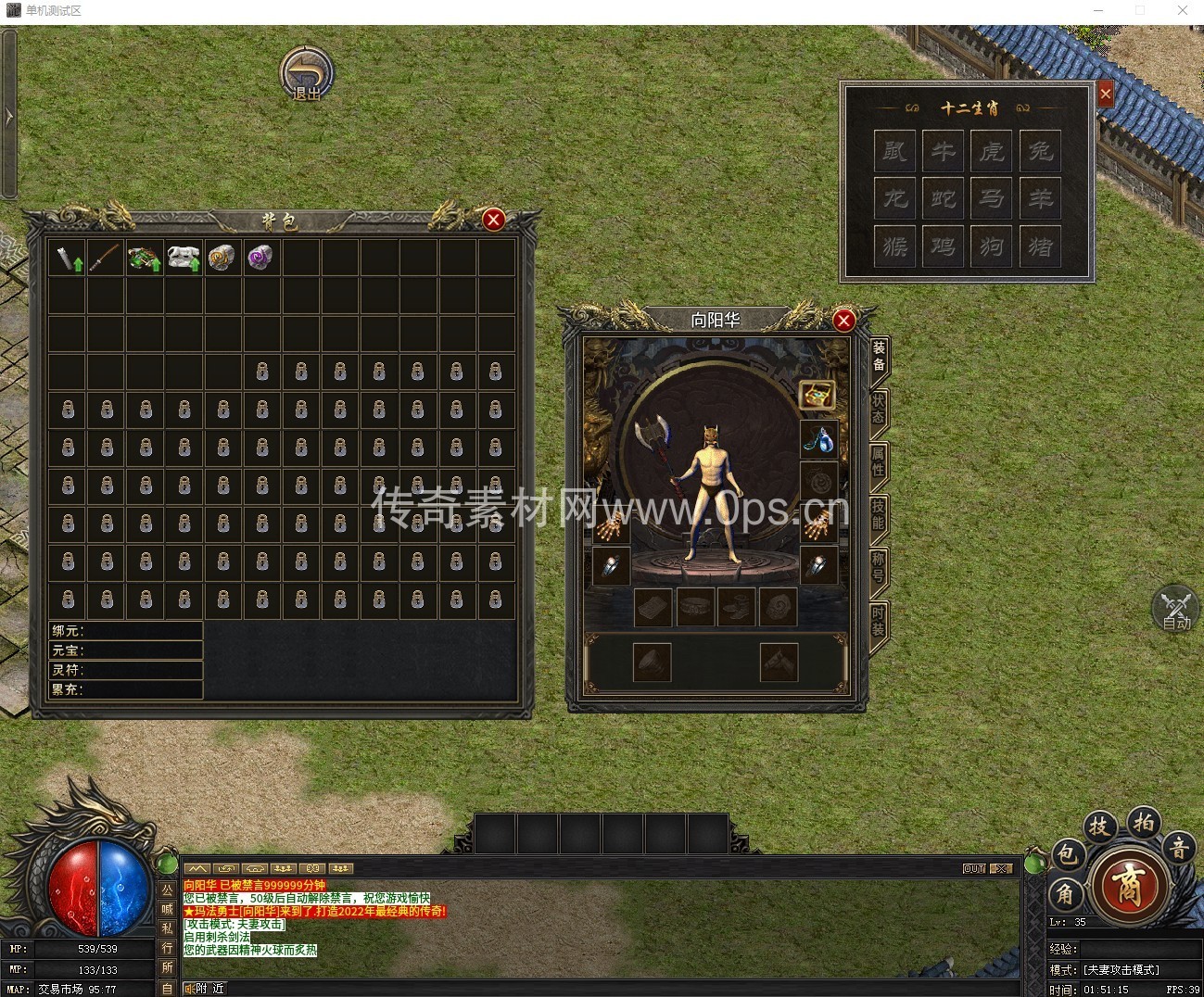
Task: Select the 龙 dragon zodiac tile
Action: [x=894, y=198]
